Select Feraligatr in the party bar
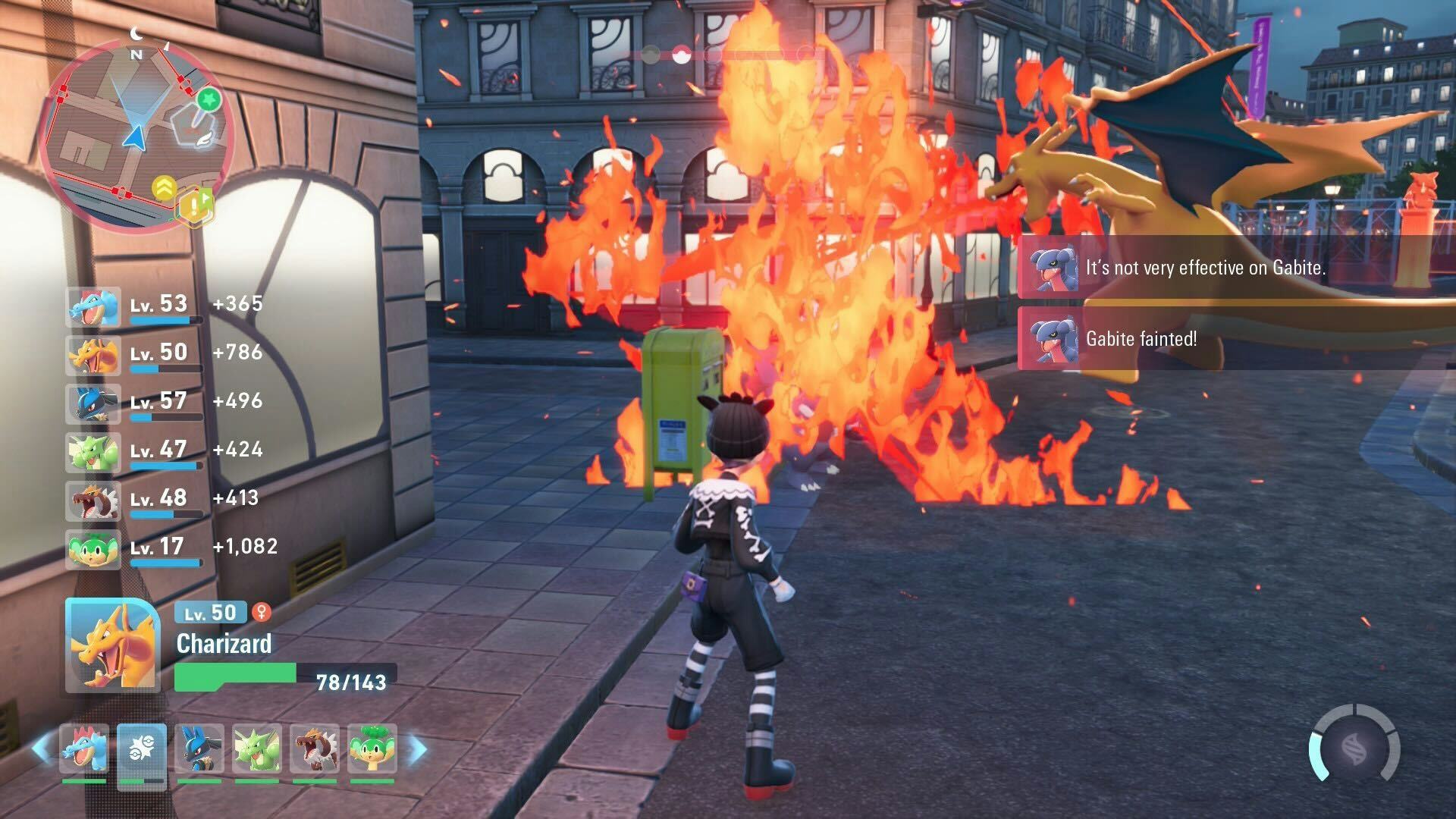The image size is (1456, 819). tap(84, 749)
